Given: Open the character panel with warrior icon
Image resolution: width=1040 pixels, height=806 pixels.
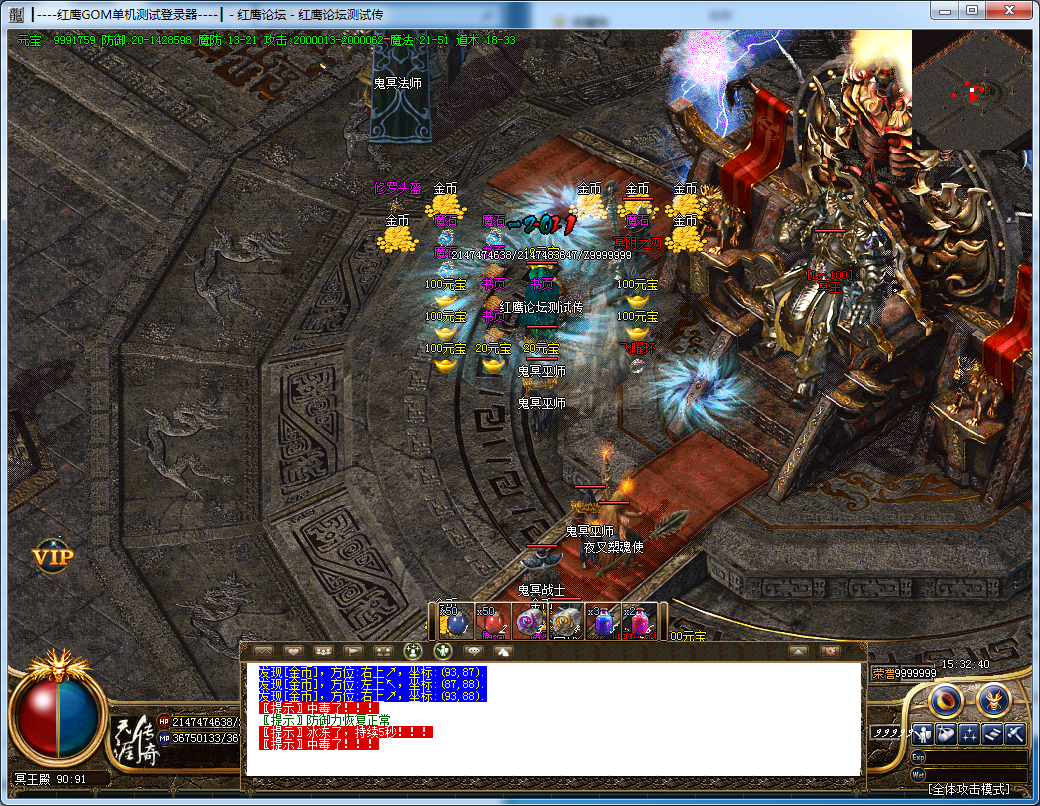Looking at the screenshot, I should pos(921,733).
